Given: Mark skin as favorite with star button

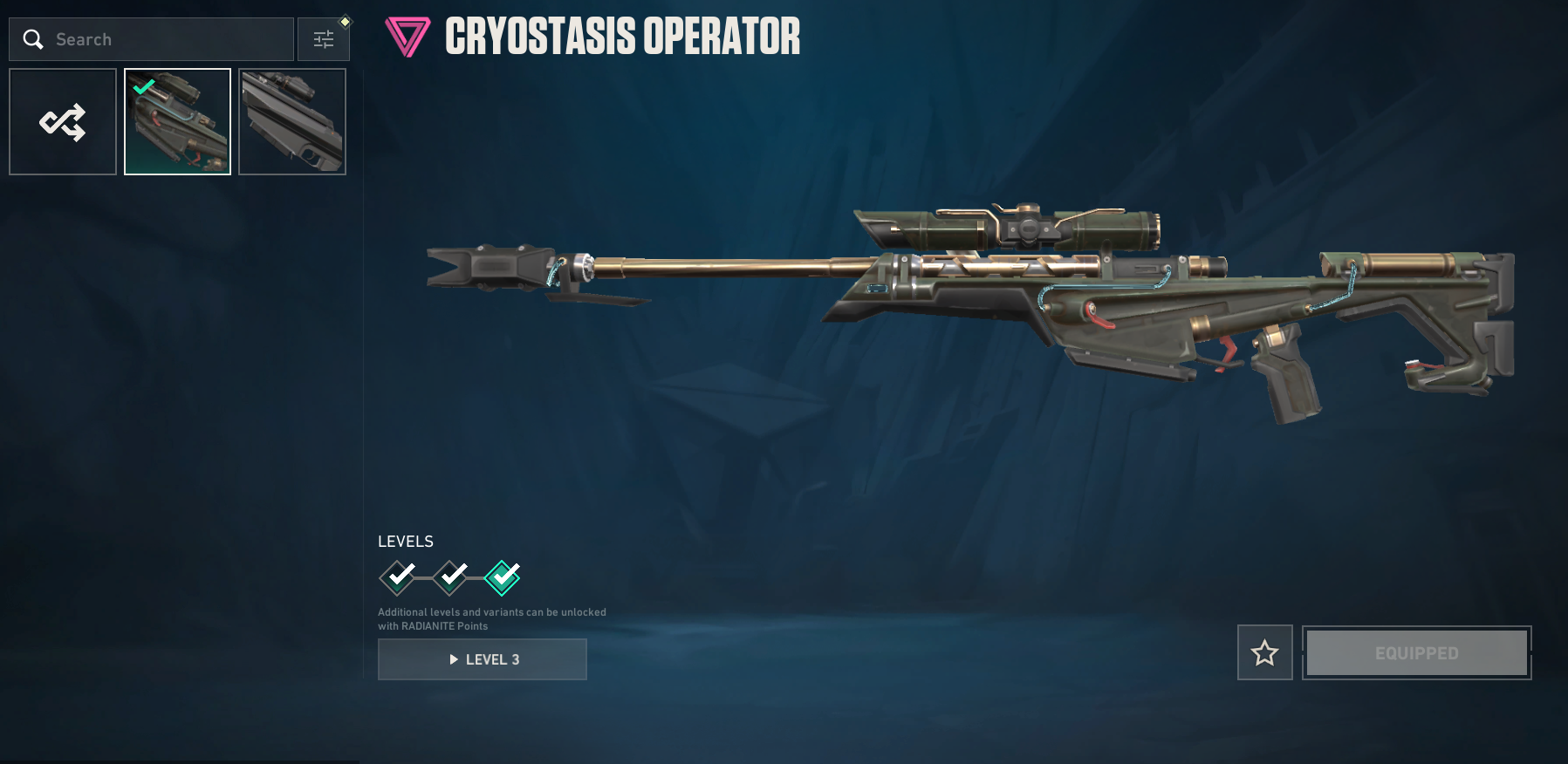Looking at the screenshot, I should pyautogui.click(x=1264, y=652).
